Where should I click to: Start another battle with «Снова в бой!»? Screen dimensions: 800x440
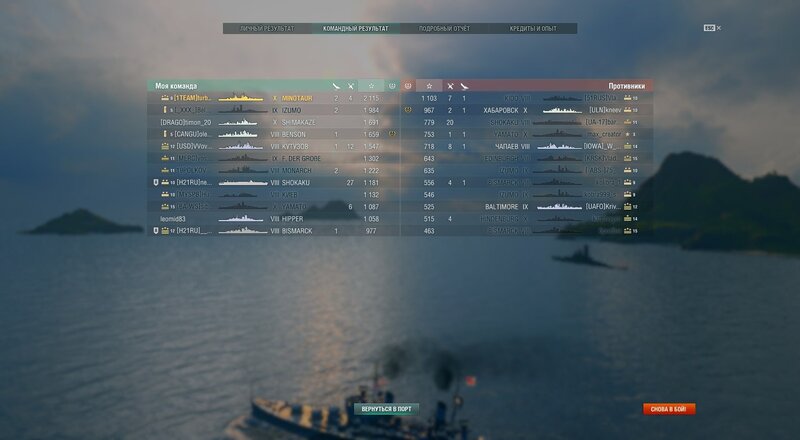[x=669, y=409]
